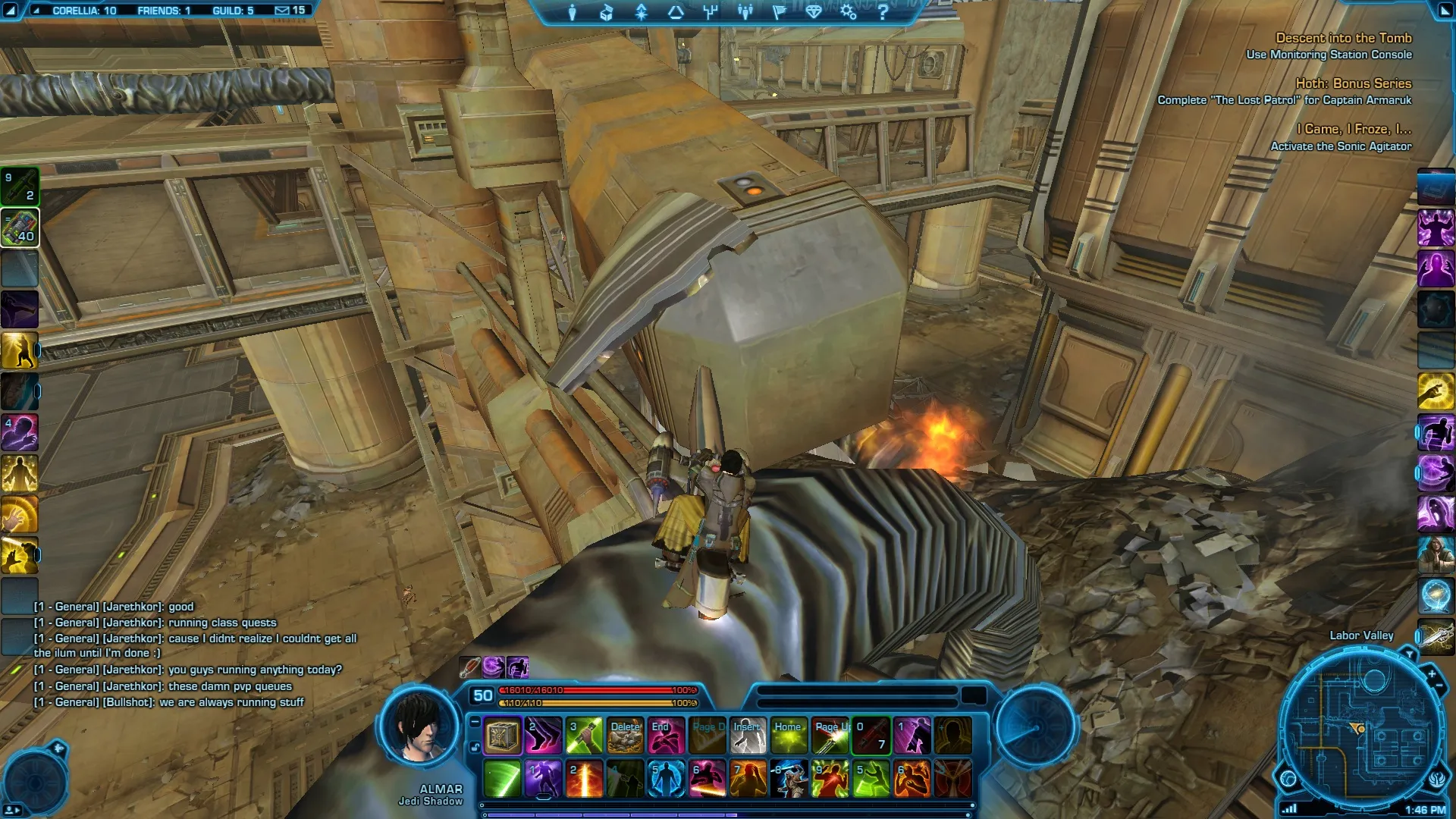Open the preferences gear icon
This screenshot has width=1456, height=819.
(848, 12)
